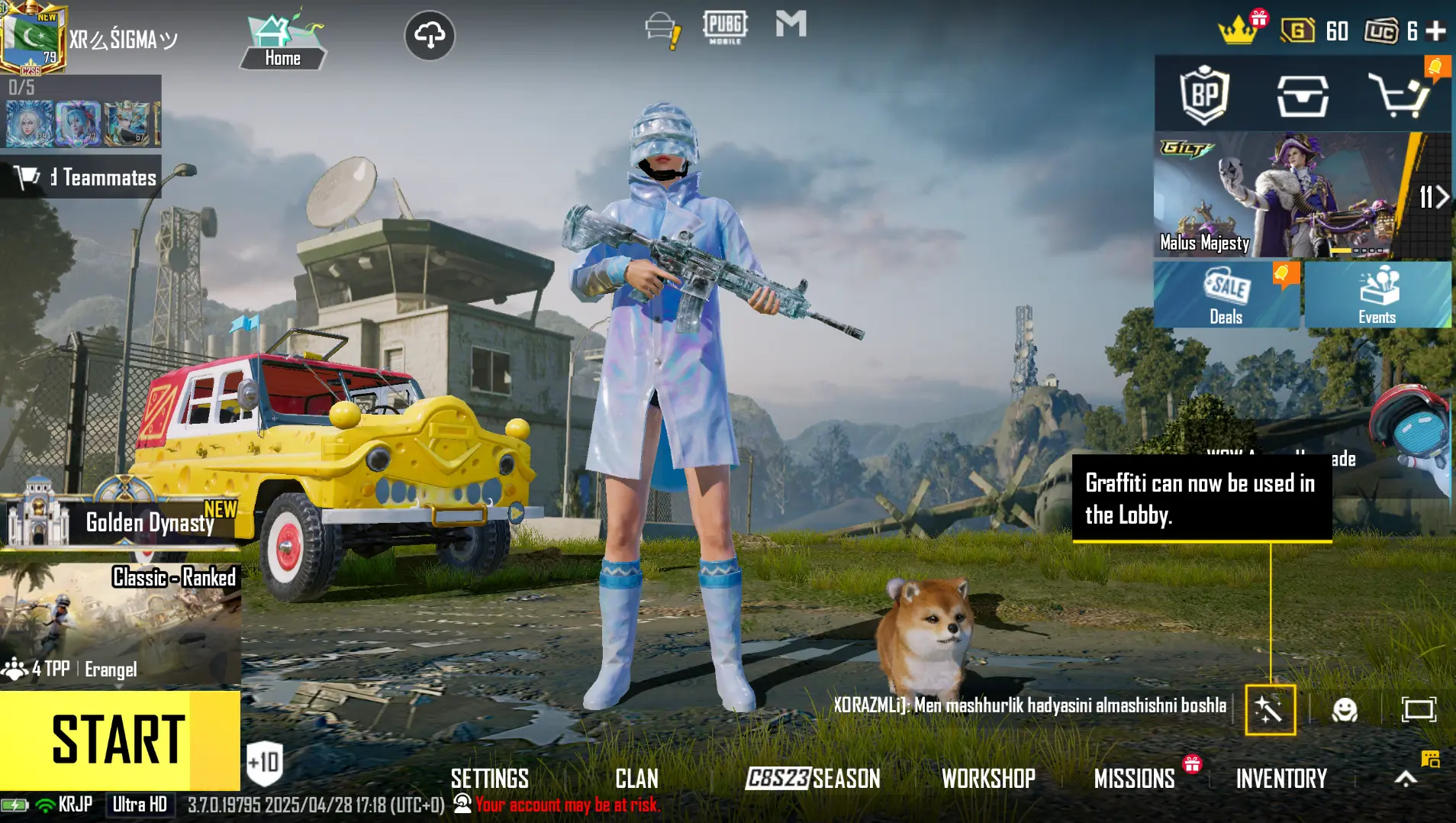Switch to the INVENTORY tab
Image resolution: width=1456 pixels, height=823 pixels.
tap(1280, 778)
